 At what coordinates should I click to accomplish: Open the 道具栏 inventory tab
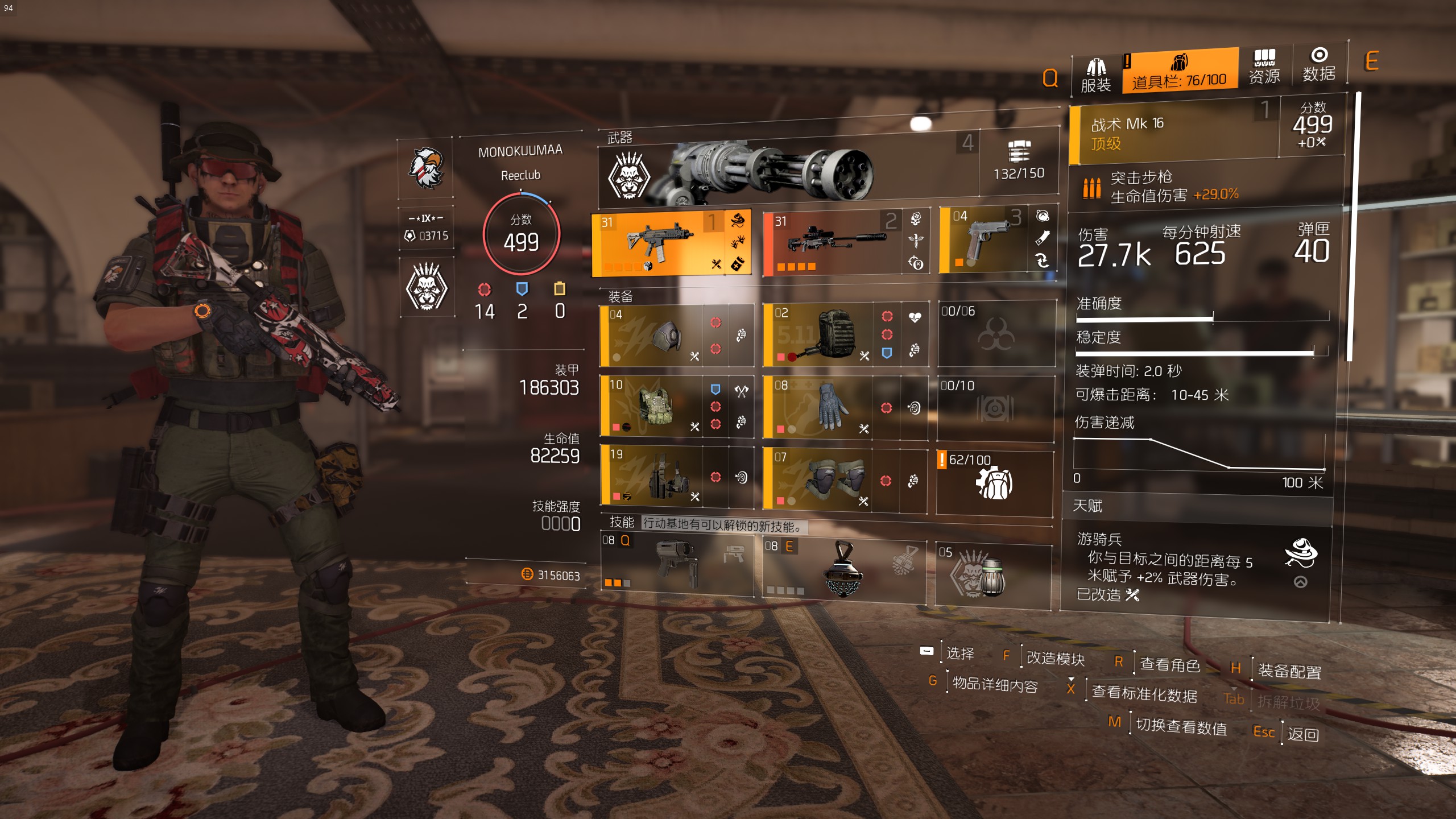pyautogui.click(x=1180, y=71)
